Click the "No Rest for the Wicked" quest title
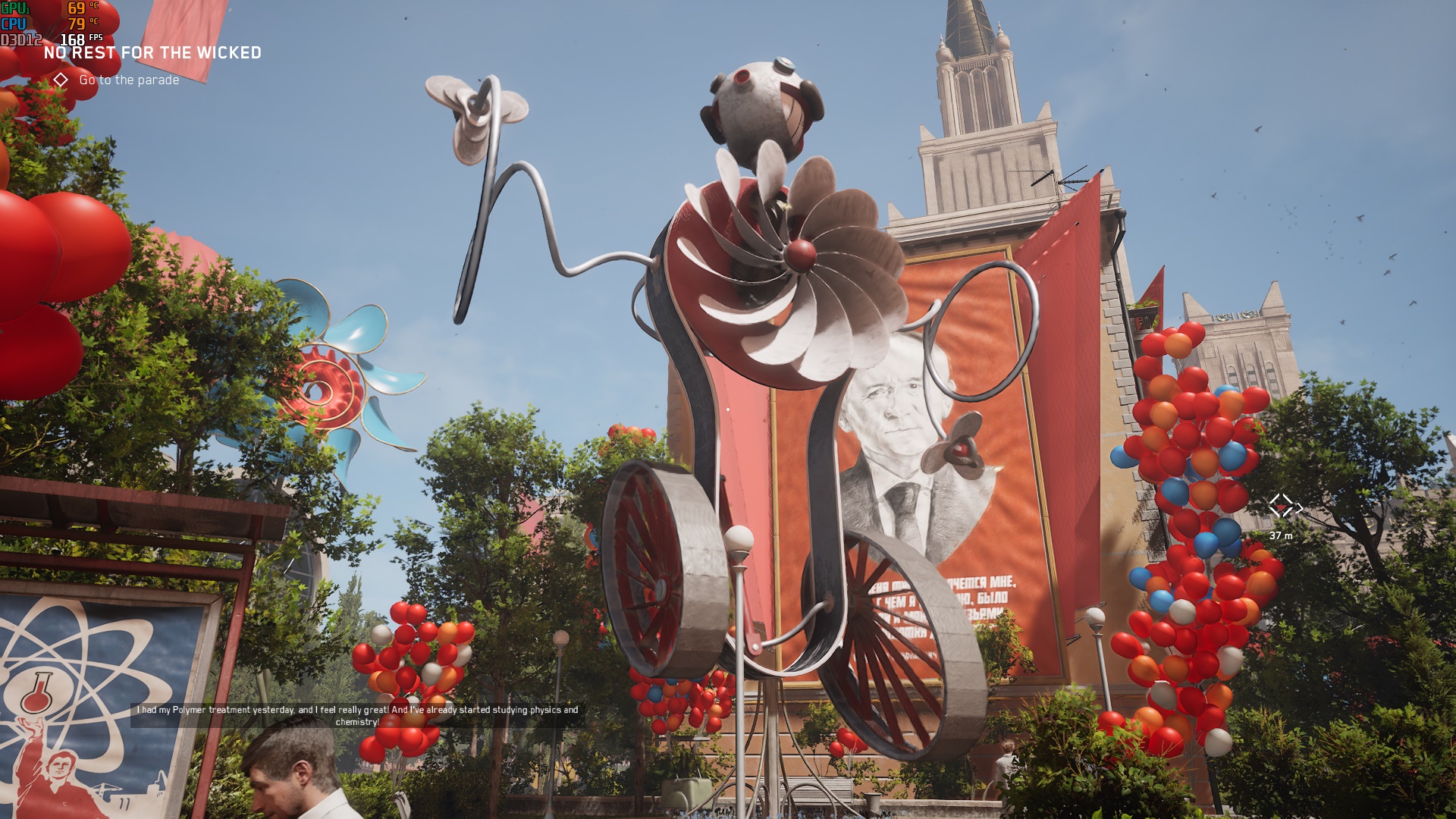Image resolution: width=1456 pixels, height=819 pixels. coord(152,52)
